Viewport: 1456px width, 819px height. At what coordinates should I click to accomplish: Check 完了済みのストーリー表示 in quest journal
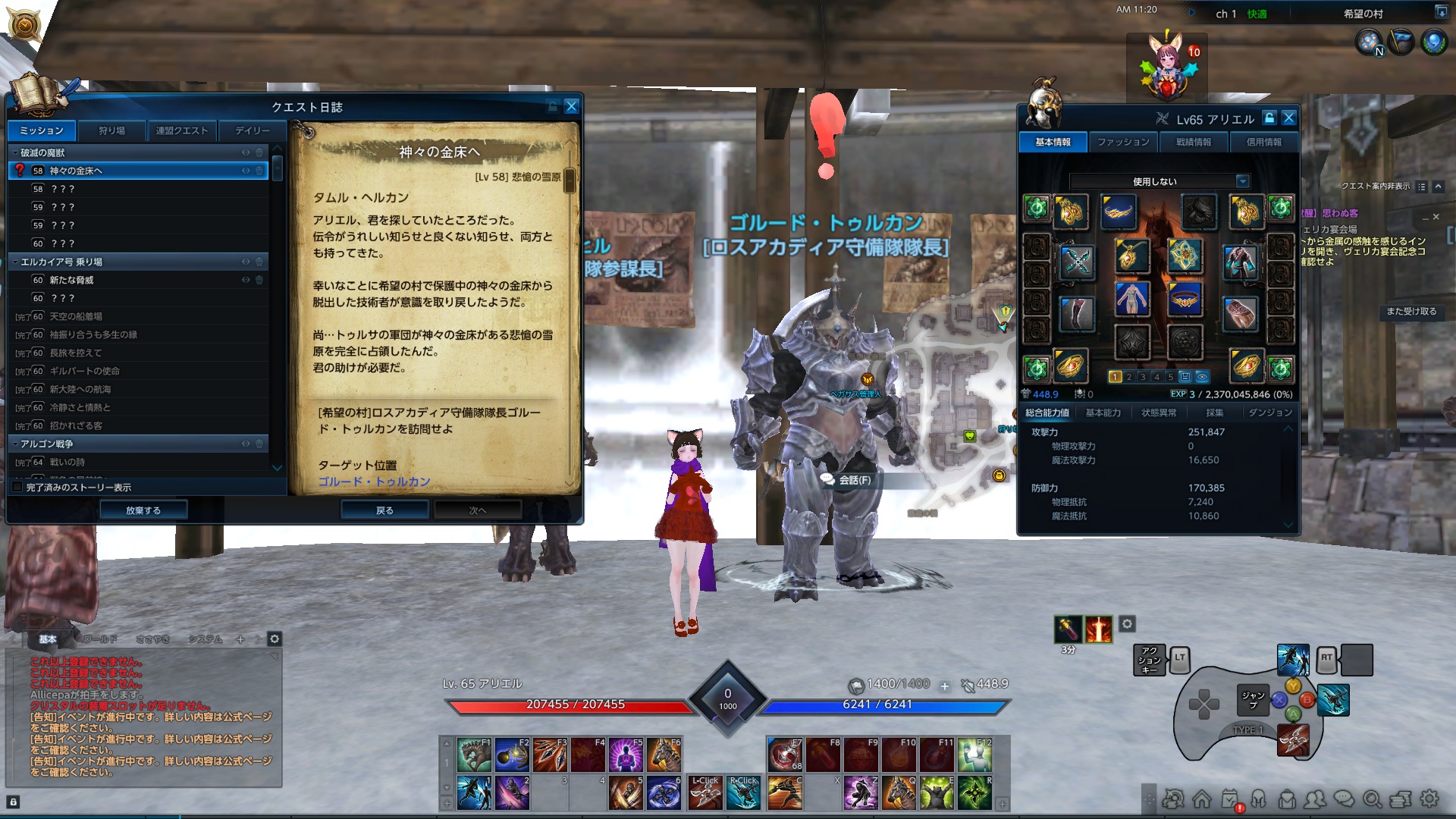coord(17,488)
